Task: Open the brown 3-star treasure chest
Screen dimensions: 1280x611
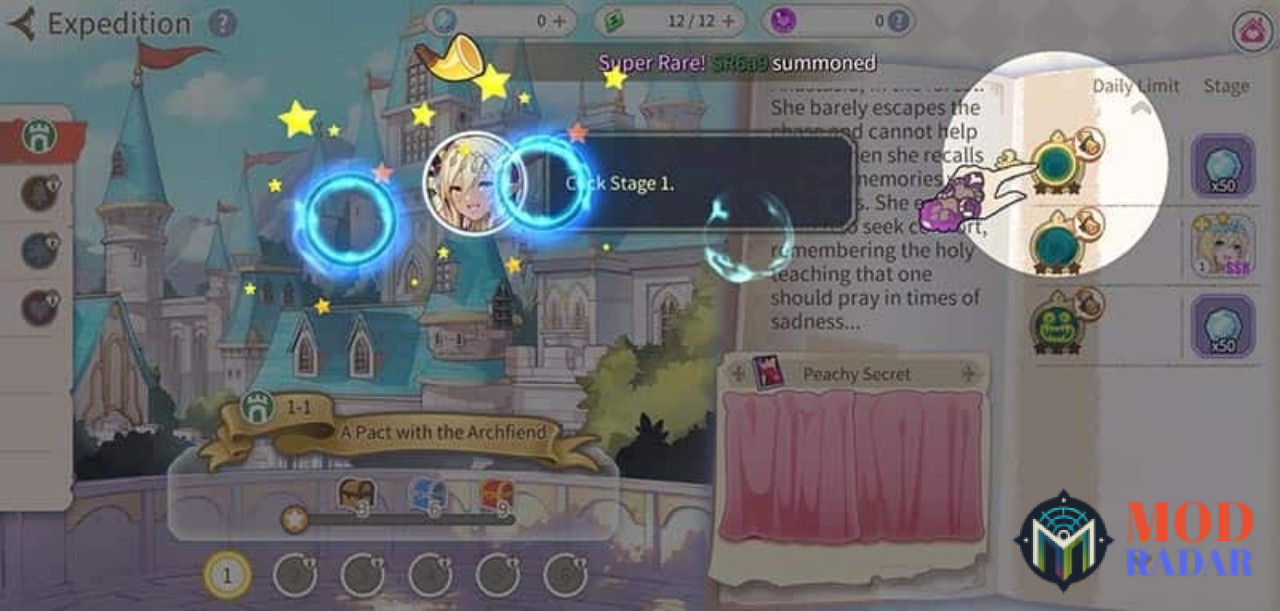Action: pos(355,495)
